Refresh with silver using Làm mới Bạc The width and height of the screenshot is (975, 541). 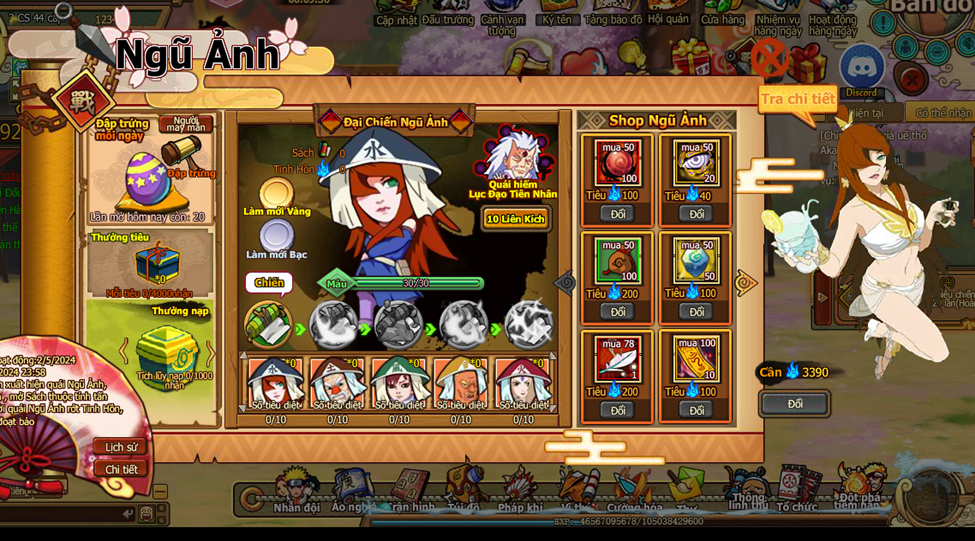coord(277,236)
